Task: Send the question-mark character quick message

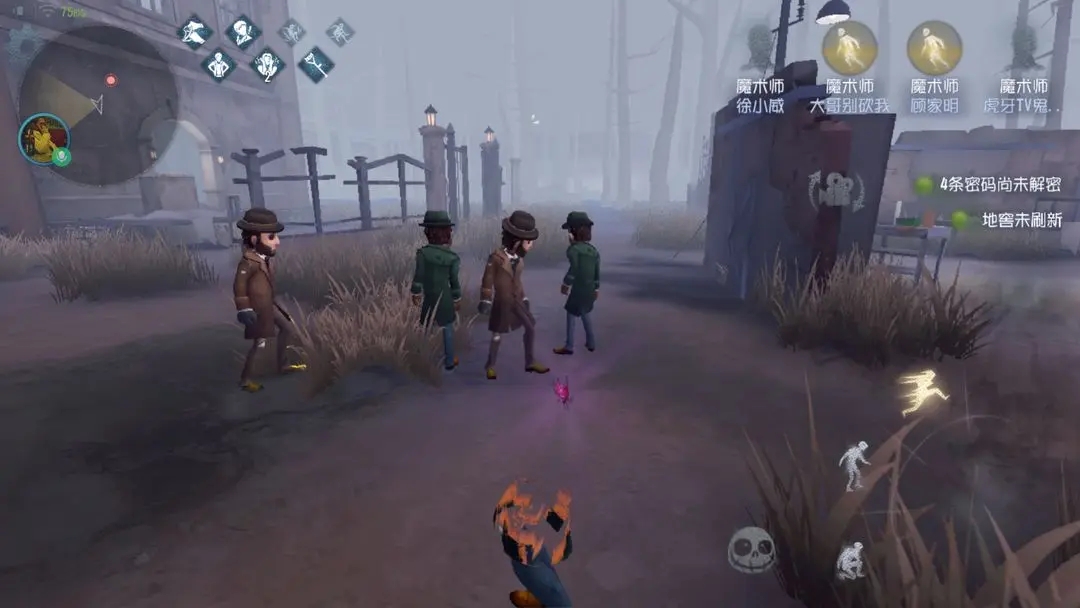Action: click(267, 66)
